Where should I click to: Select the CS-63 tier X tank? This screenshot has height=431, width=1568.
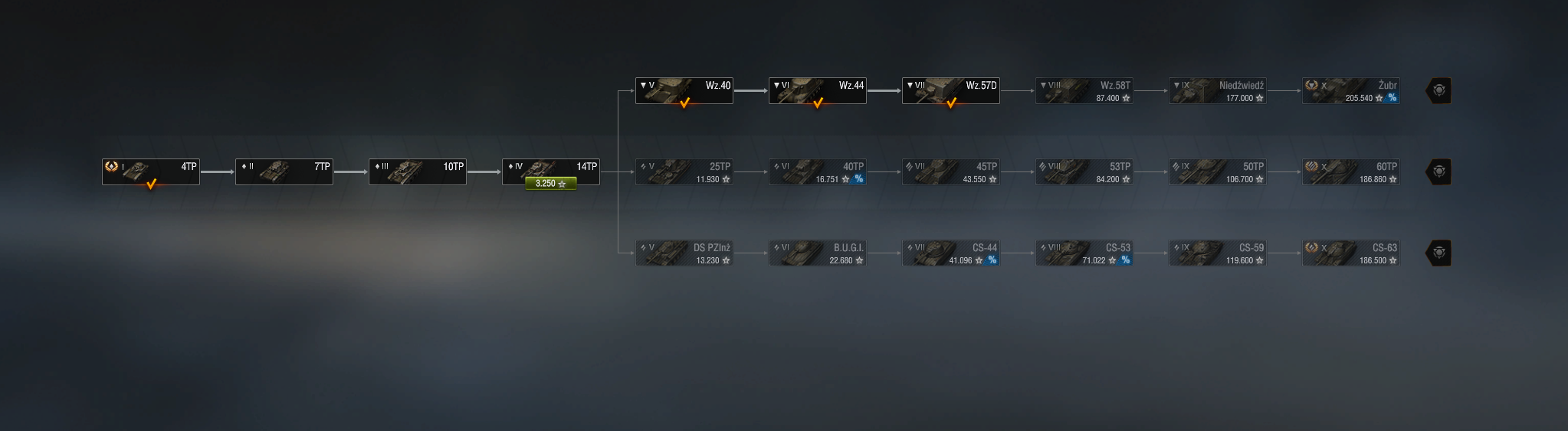(x=1351, y=253)
